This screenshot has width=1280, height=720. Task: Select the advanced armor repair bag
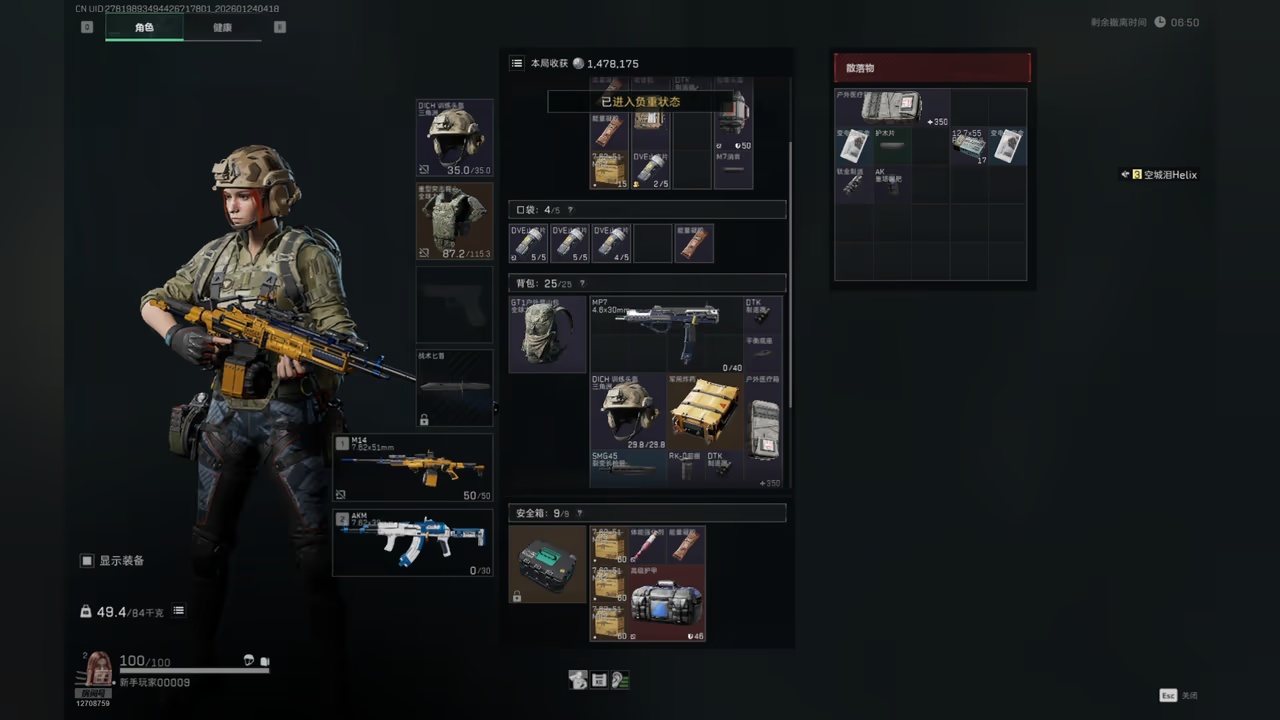(666, 603)
